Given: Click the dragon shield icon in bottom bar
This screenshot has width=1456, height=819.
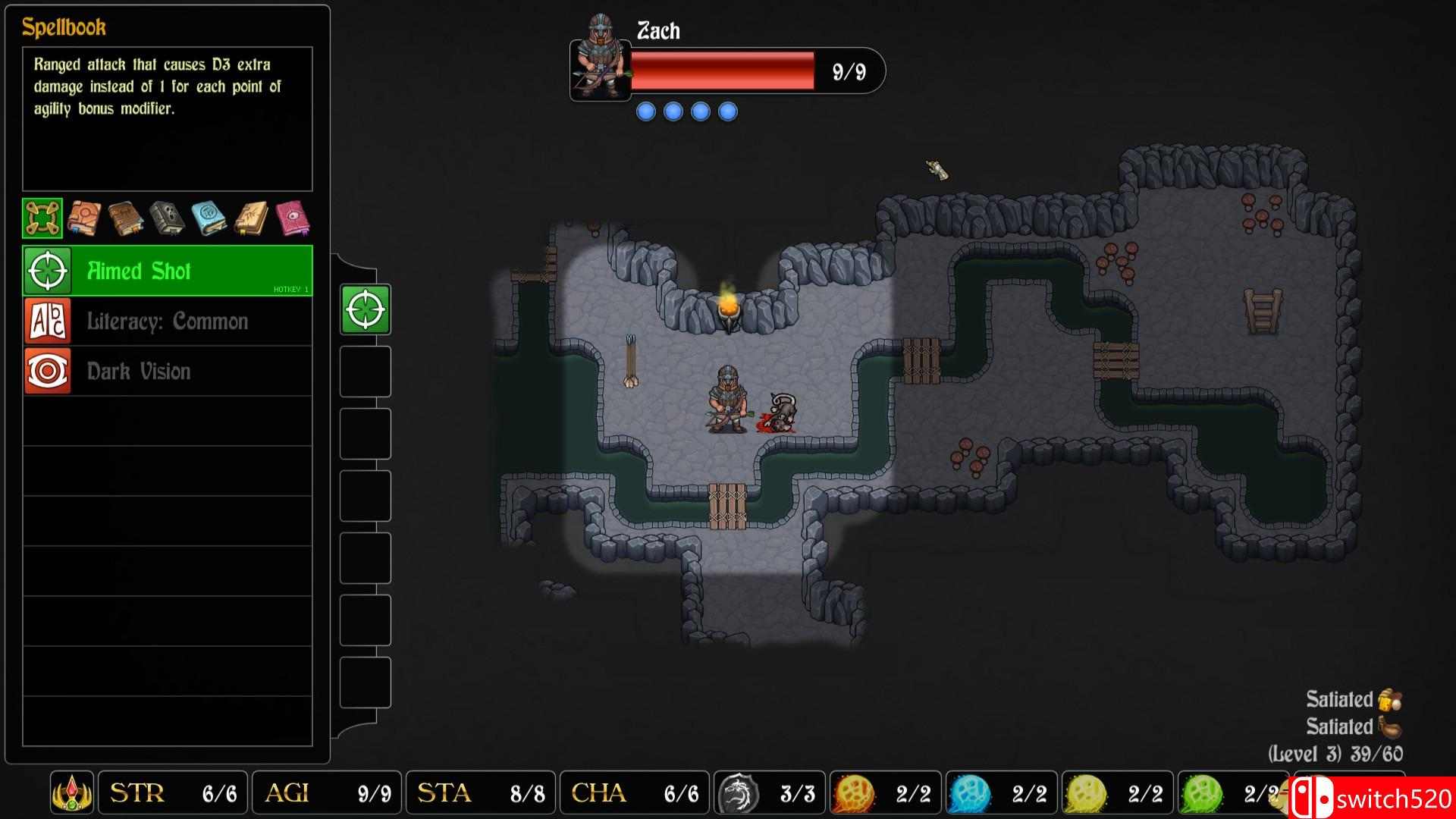Looking at the screenshot, I should [740, 793].
